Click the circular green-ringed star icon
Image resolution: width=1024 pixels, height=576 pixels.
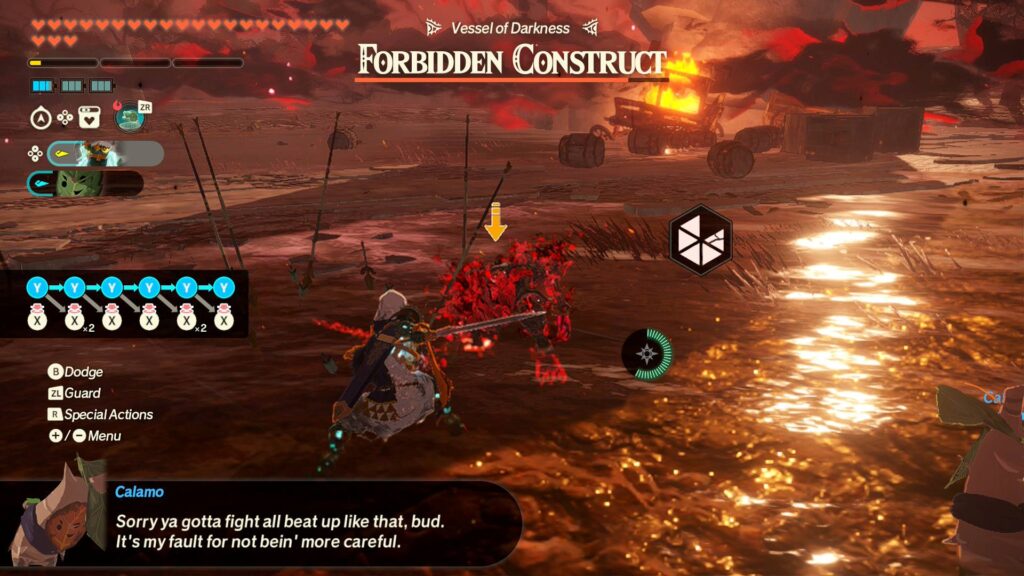point(646,353)
